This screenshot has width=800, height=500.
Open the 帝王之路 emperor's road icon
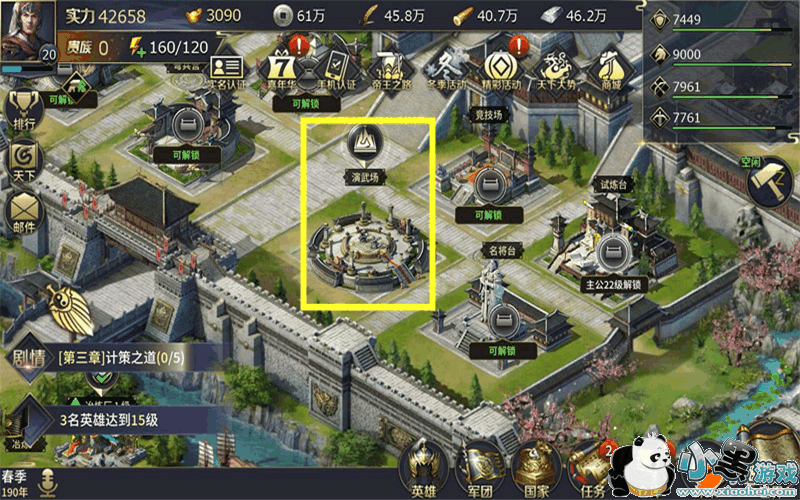pyautogui.click(x=390, y=68)
